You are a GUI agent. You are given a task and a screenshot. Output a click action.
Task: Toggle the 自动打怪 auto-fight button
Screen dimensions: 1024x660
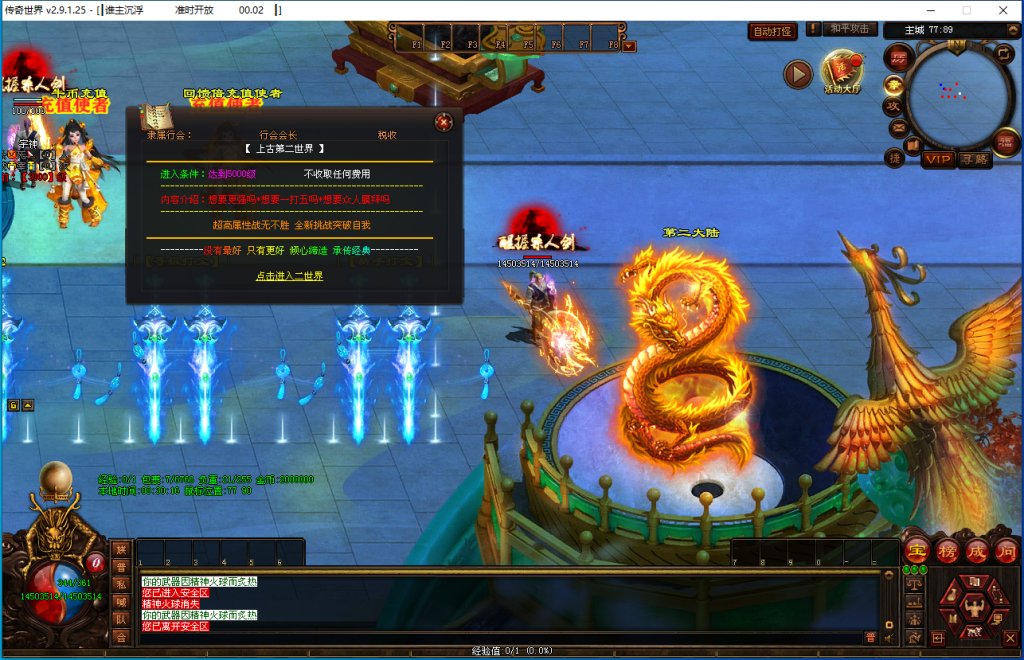point(772,31)
